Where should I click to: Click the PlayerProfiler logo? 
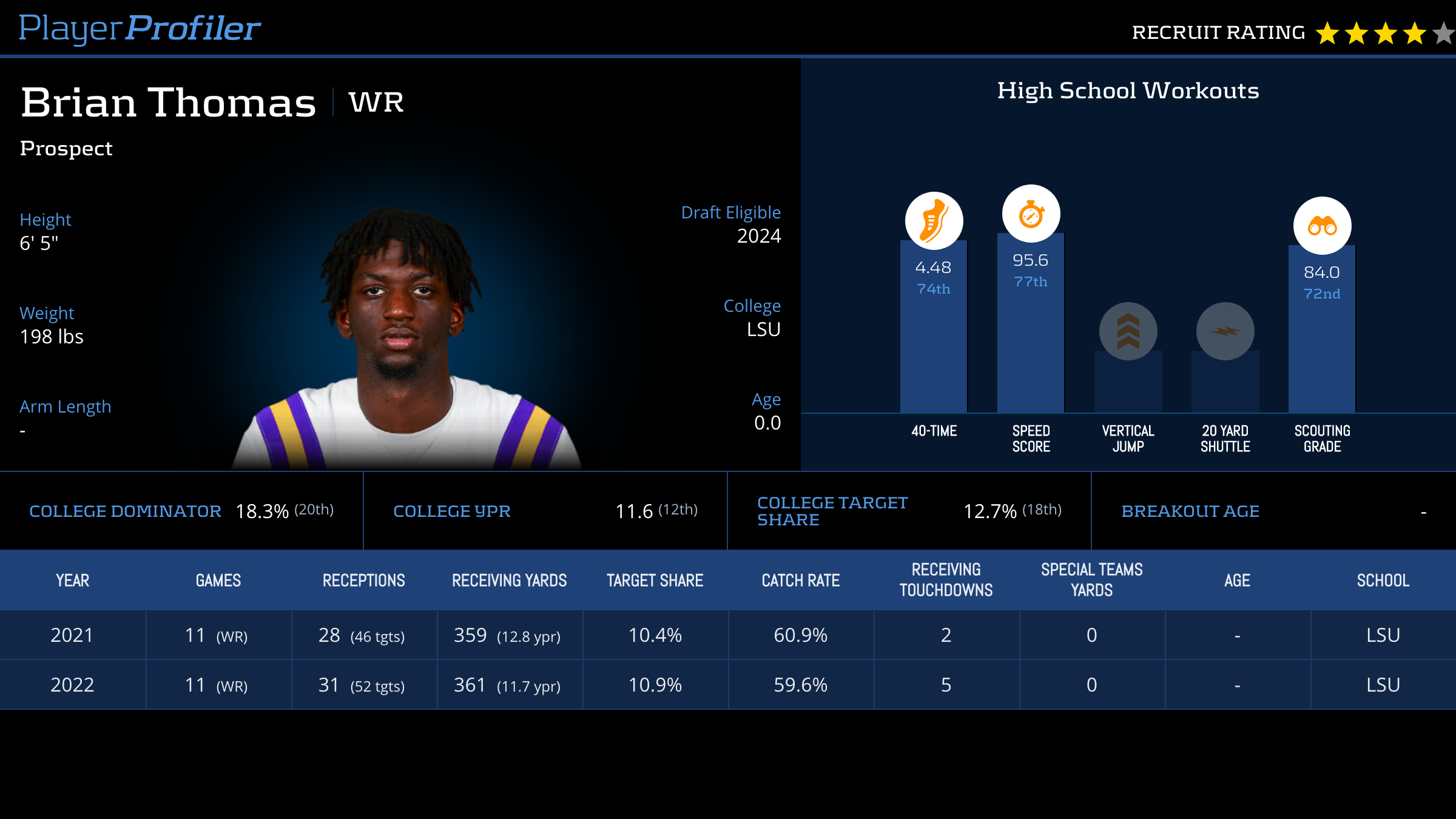click(x=140, y=29)
